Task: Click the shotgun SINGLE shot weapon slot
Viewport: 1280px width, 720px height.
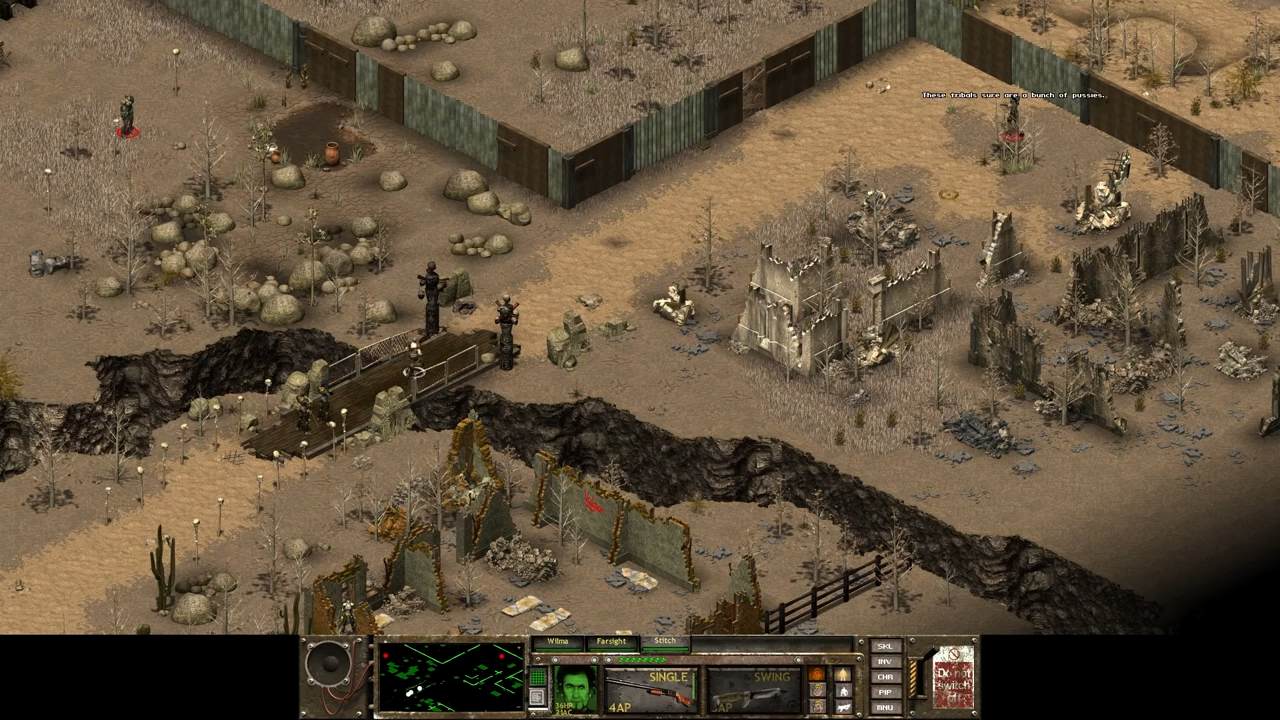Action: (650, 690)
